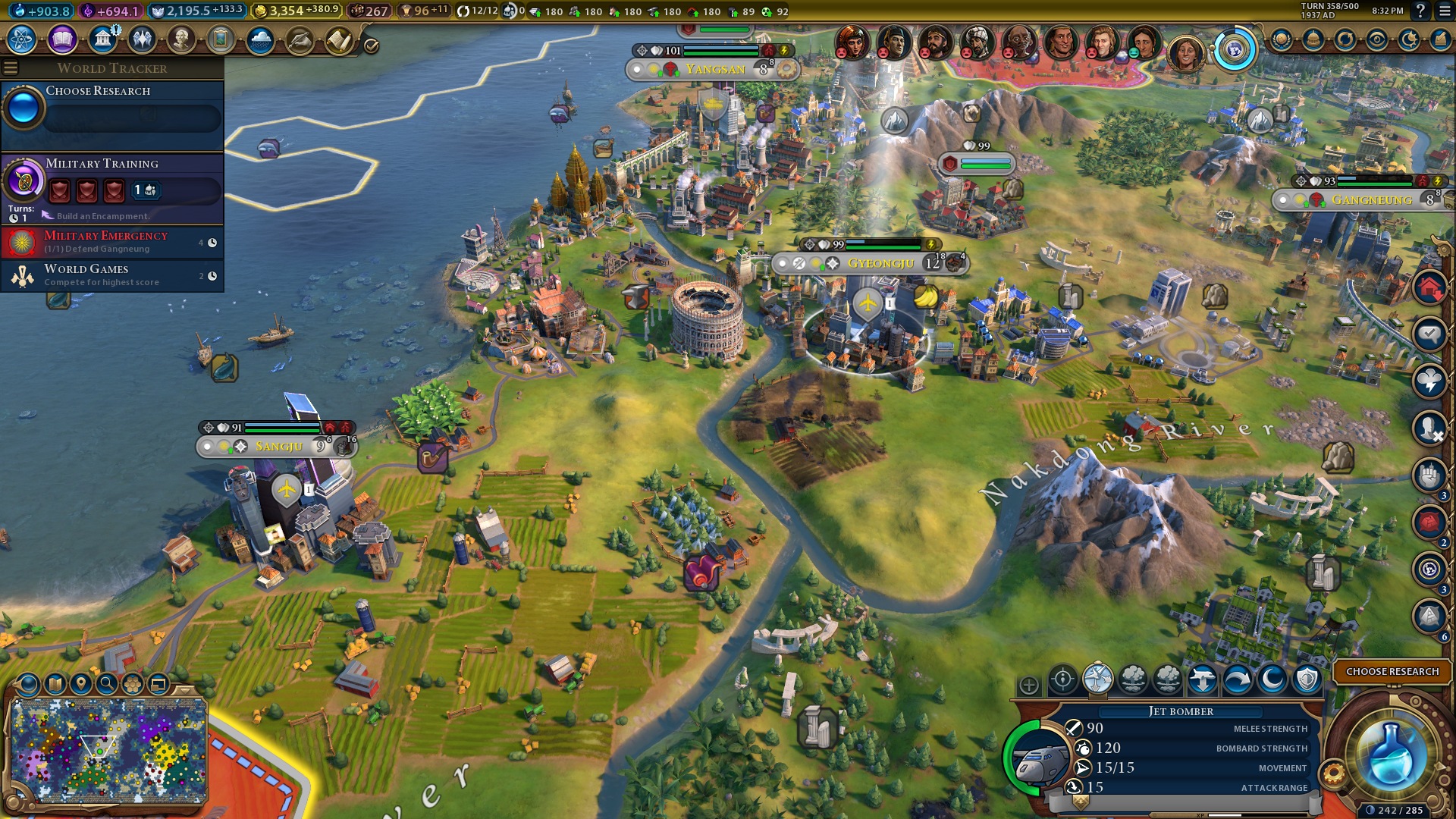Viewport: 1456px width, 819px height.
Task: Put the Jet Bomber to sleep
Action: [1272, 679]
